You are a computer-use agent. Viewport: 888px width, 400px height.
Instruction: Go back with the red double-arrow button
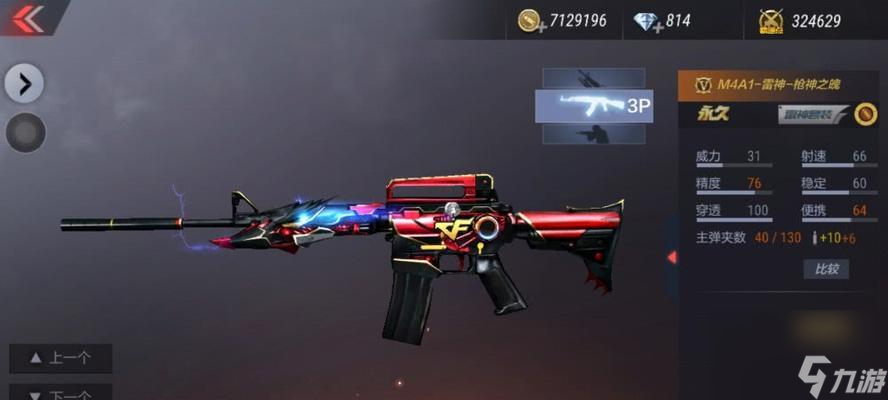coord(28,19)
